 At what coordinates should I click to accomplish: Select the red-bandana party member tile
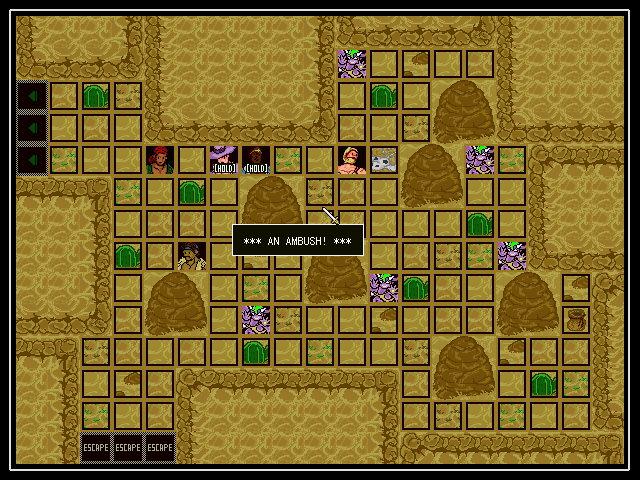coord(160,160)
